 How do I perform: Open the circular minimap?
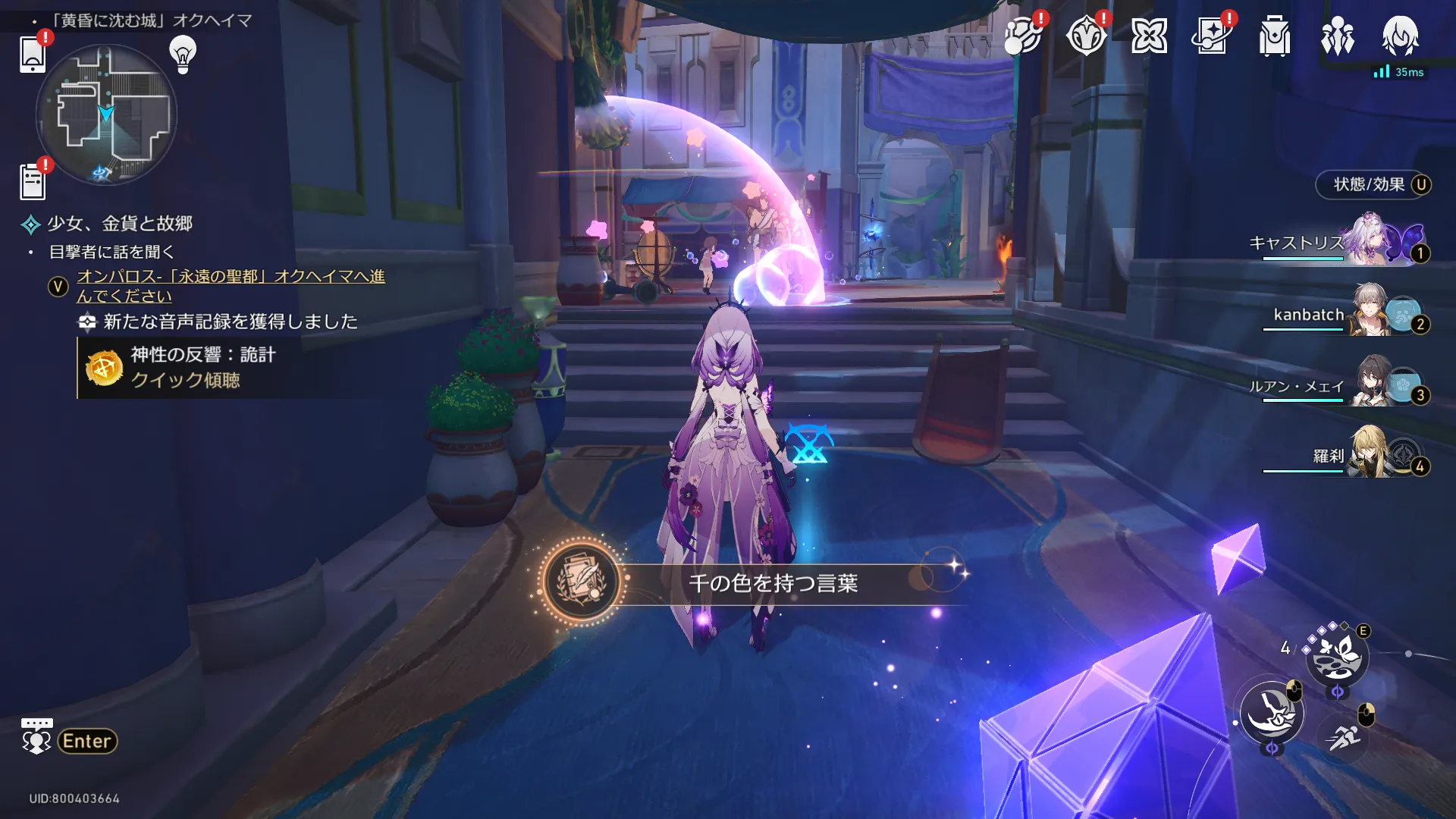click(x=106, y=115)
